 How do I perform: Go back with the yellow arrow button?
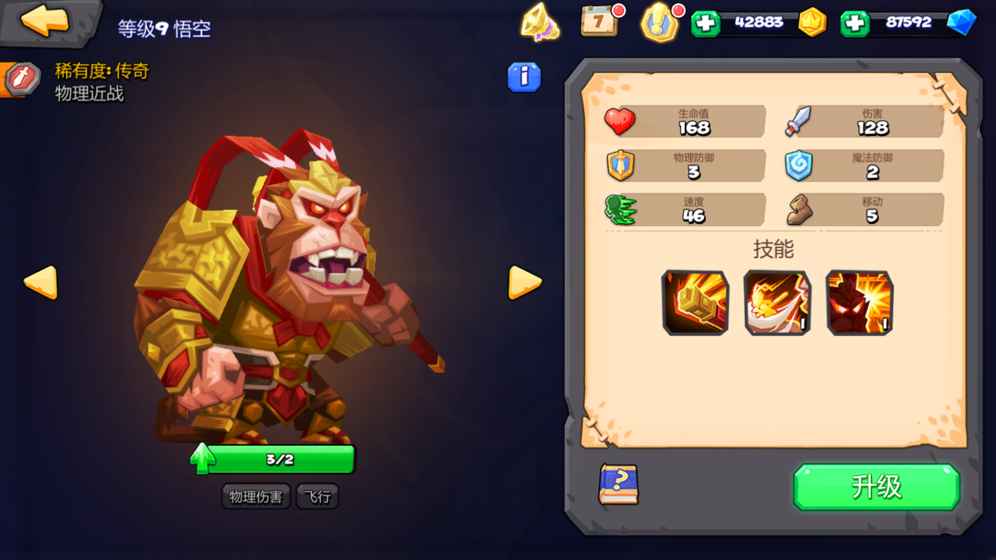[x=45, y=20]
